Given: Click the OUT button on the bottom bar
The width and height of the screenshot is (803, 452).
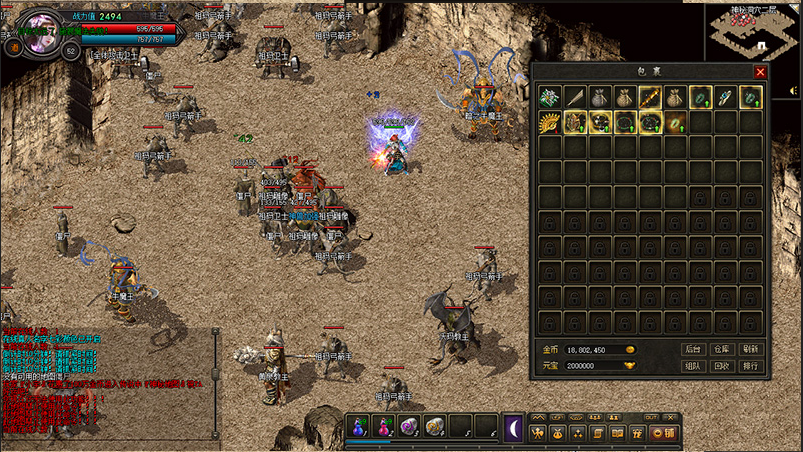Looking at the screenshot, I should 651,417.
